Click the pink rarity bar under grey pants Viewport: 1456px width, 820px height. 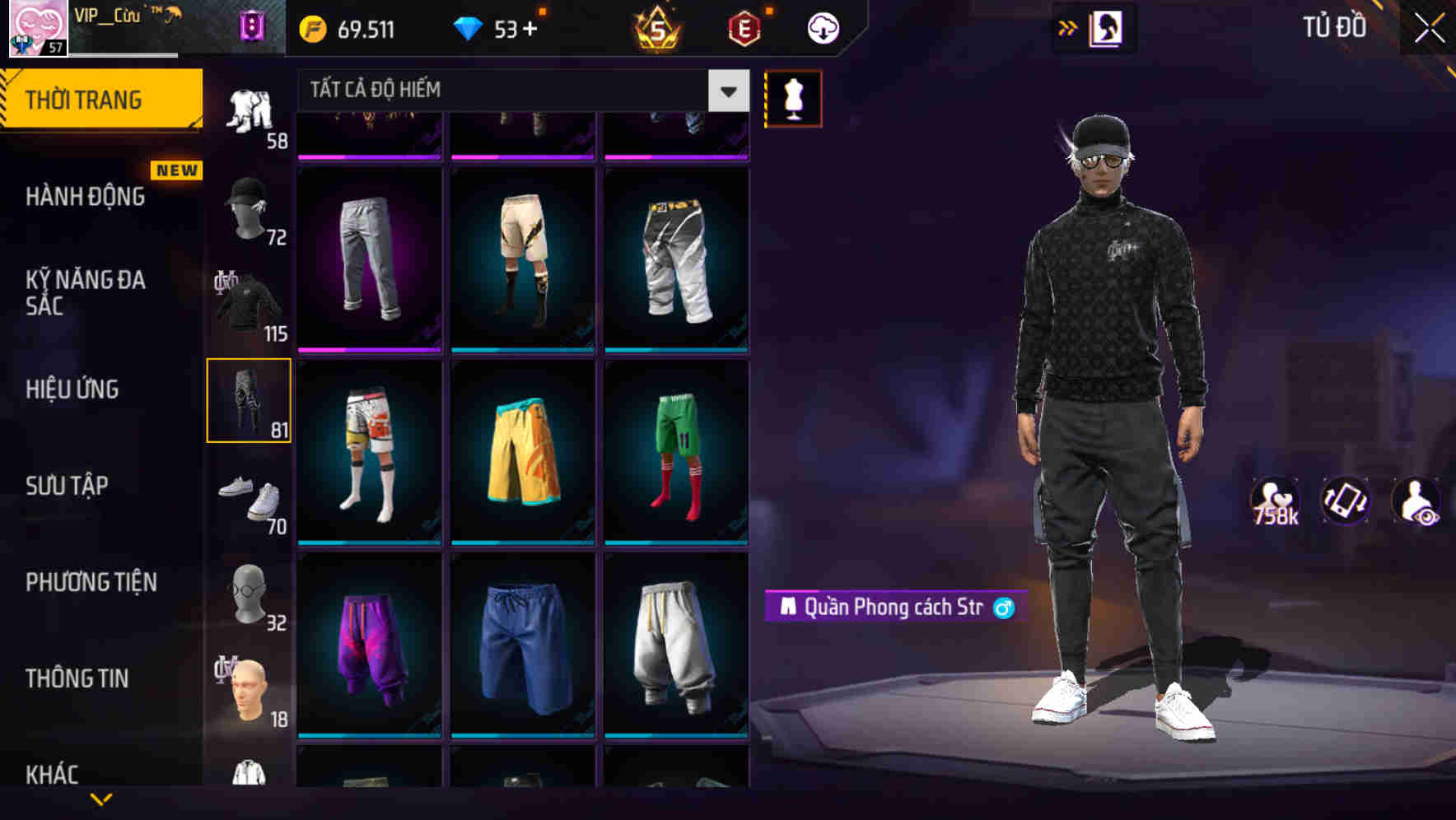[368, 348]
